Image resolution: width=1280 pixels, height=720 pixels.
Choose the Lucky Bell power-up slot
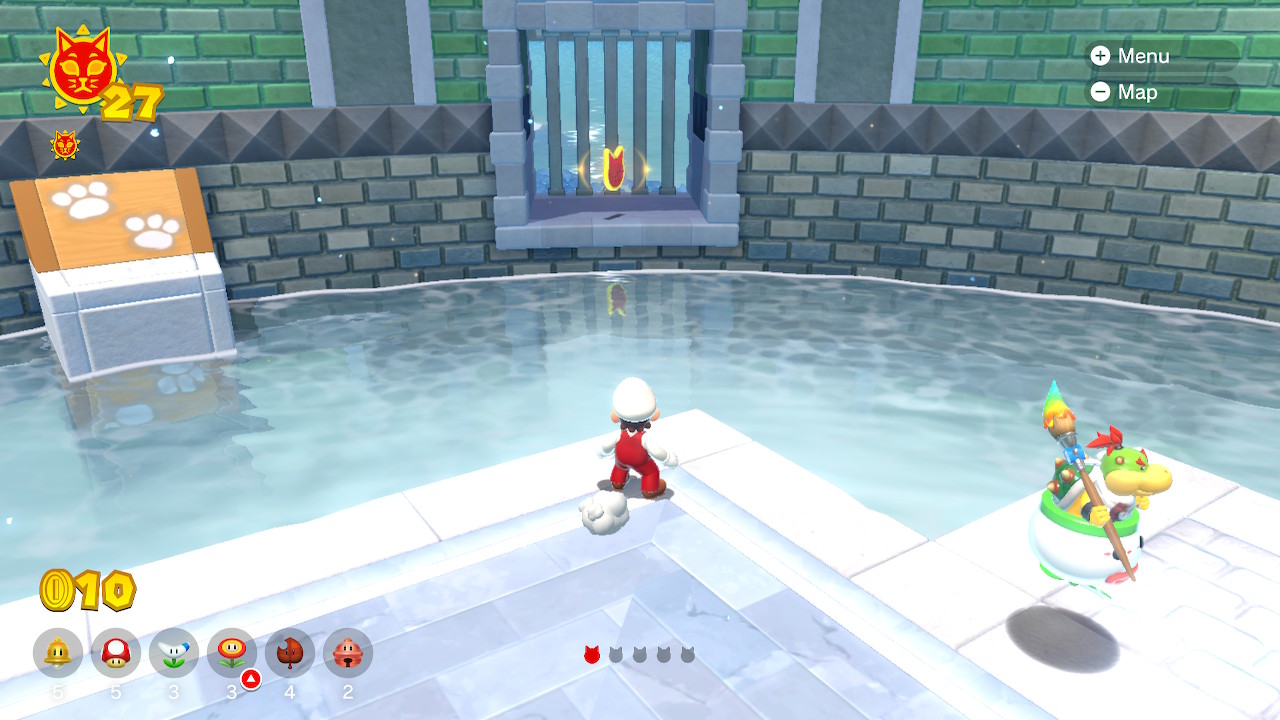[x=348, y=653]
